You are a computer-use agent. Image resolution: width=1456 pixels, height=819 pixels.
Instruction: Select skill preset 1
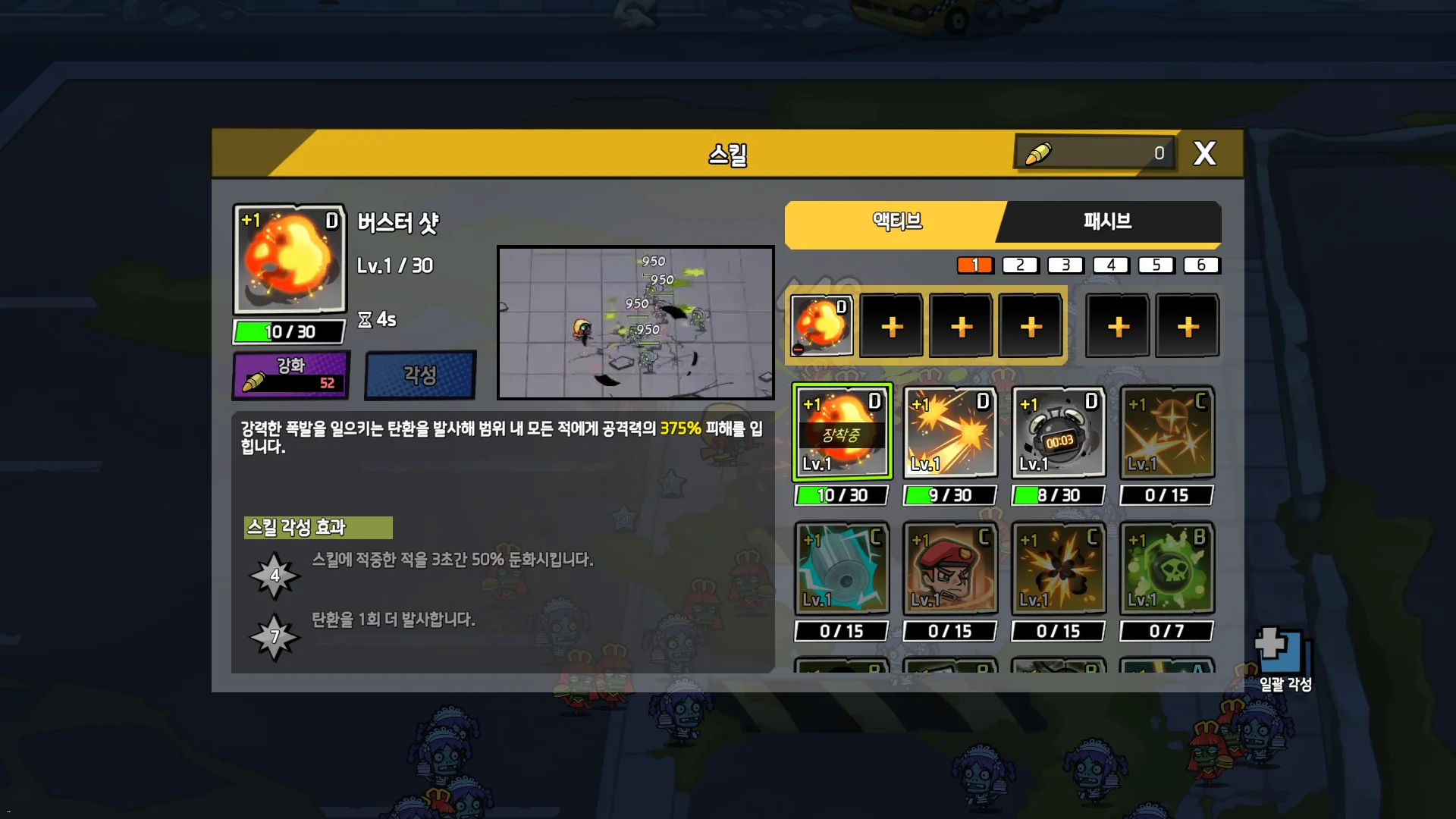point(975,265)
